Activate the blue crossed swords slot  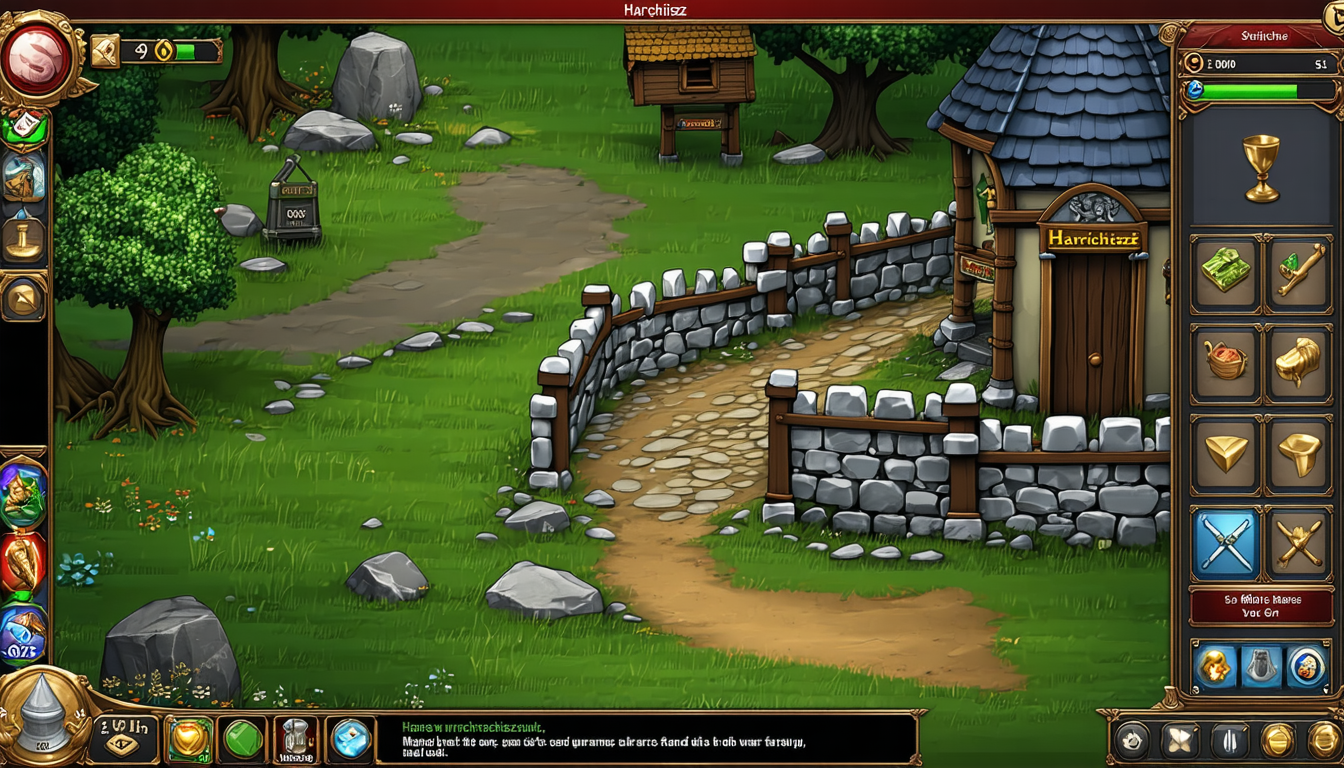(x=1225, y=544)
